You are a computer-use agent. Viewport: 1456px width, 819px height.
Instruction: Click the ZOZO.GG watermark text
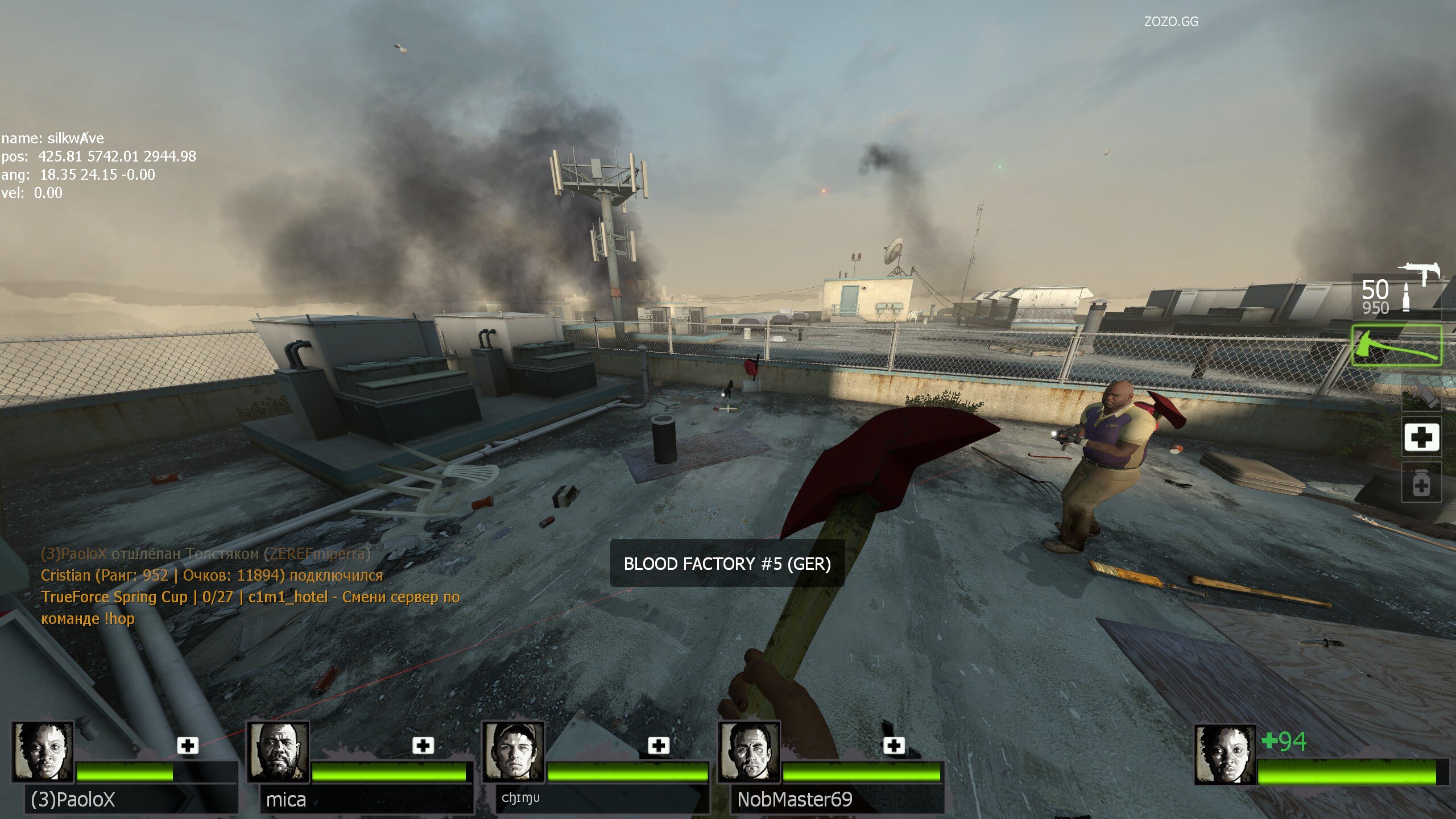coord(1170,22)
